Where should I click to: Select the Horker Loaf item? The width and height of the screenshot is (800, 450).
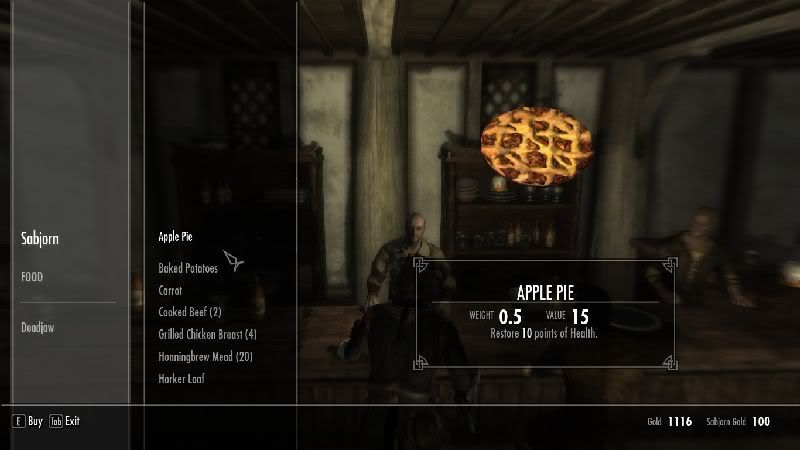click(182, 379)
